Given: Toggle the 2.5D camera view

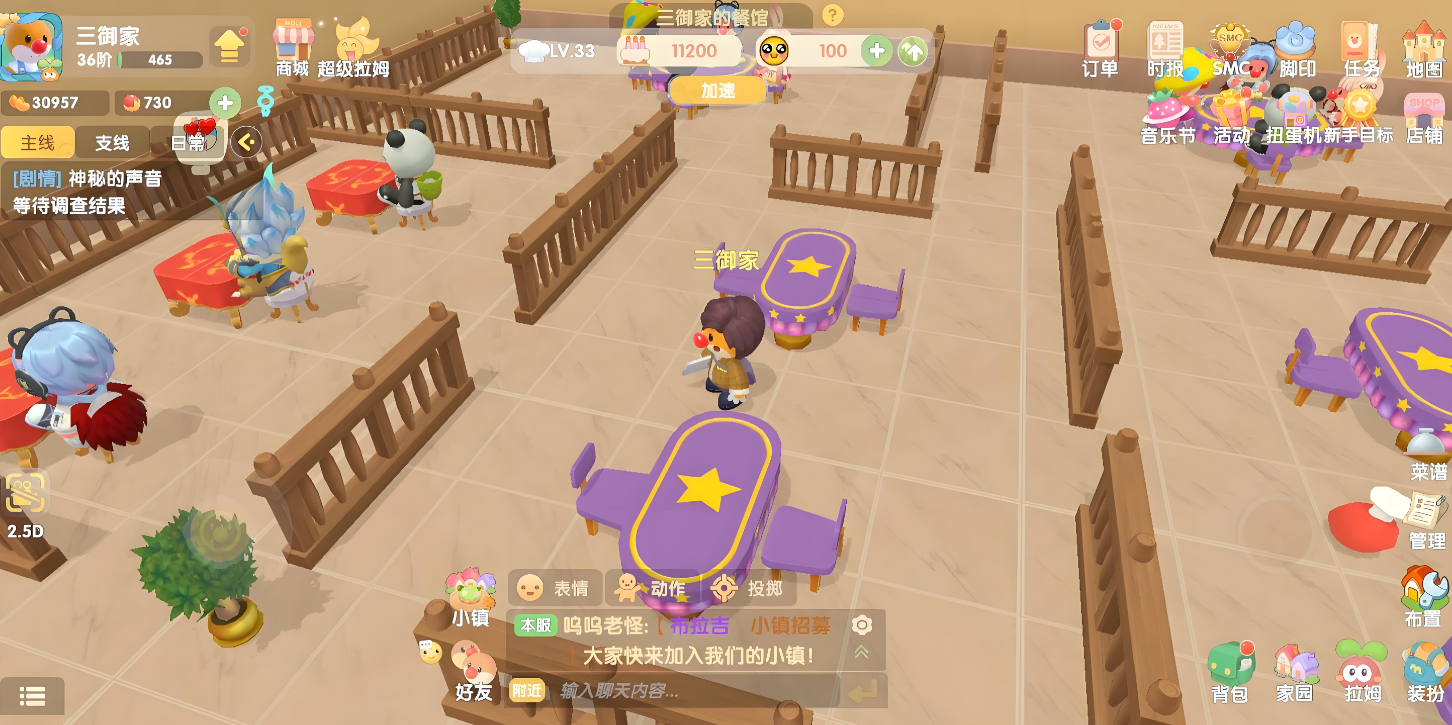Looking at the screenshot, I should pyautogui.click(x=26, y=505).
